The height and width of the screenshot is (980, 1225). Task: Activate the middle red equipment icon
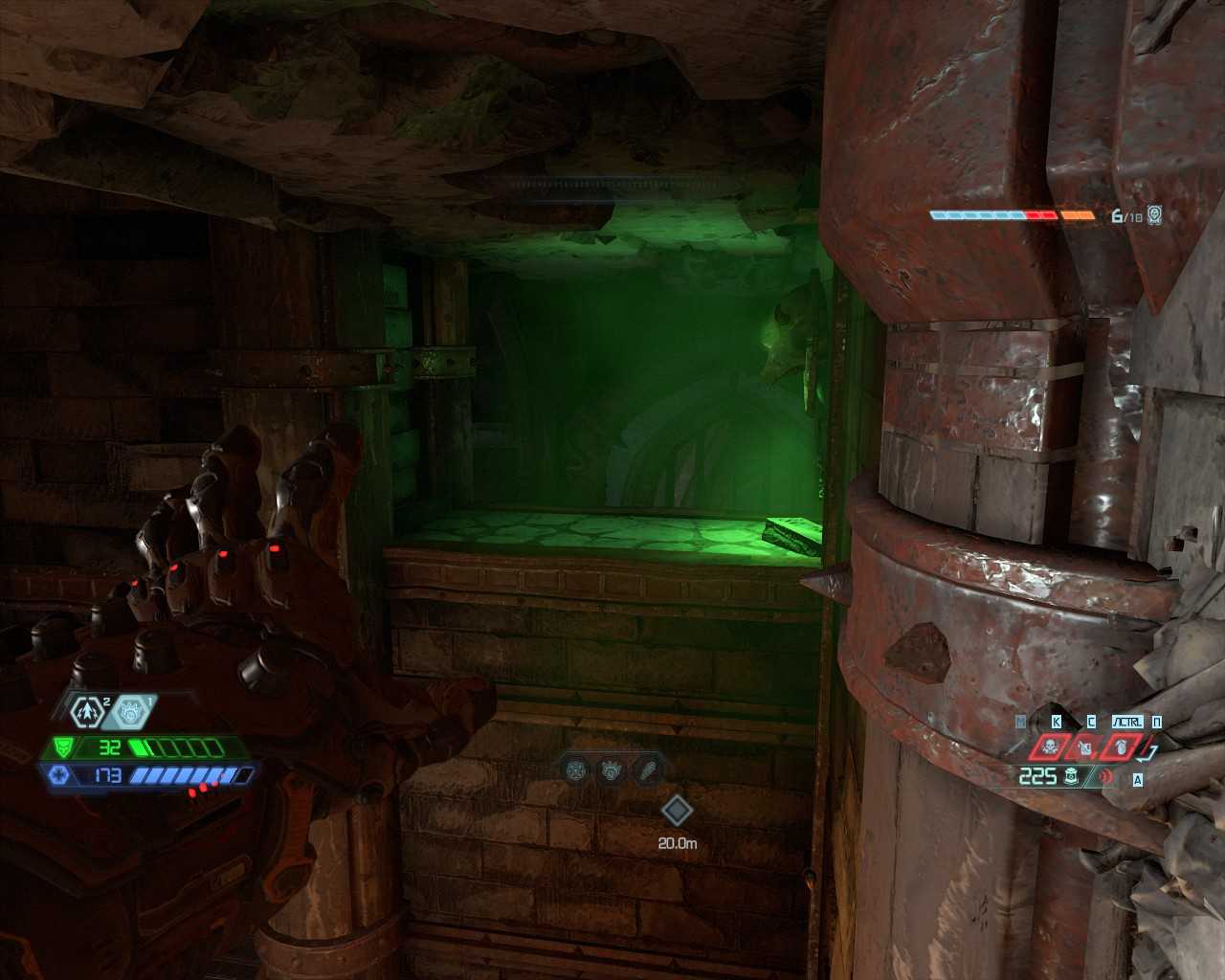1085,746
